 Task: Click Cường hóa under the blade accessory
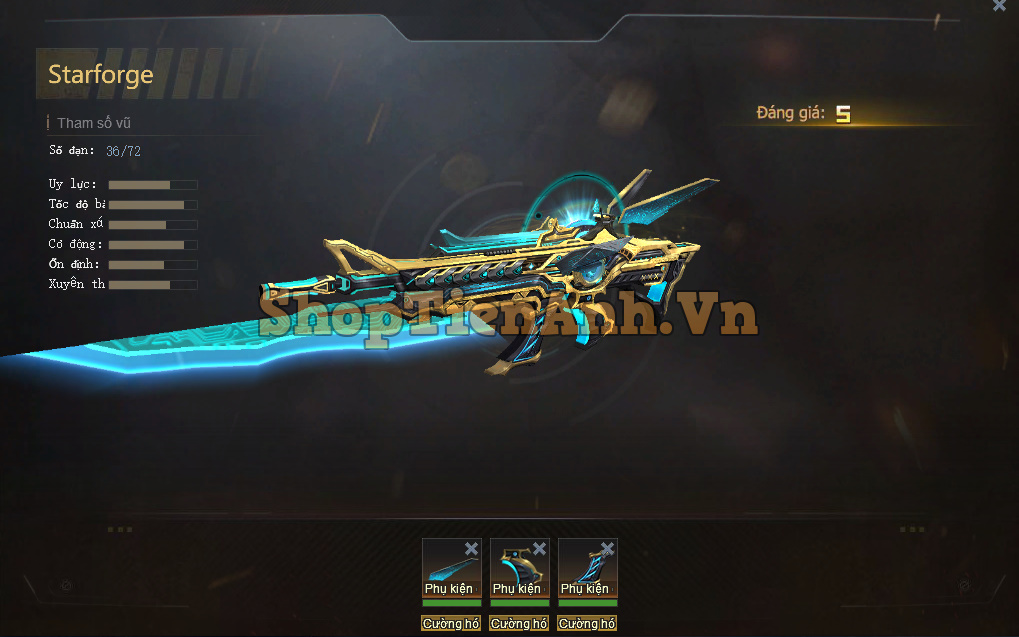click(x=451, y=624)
